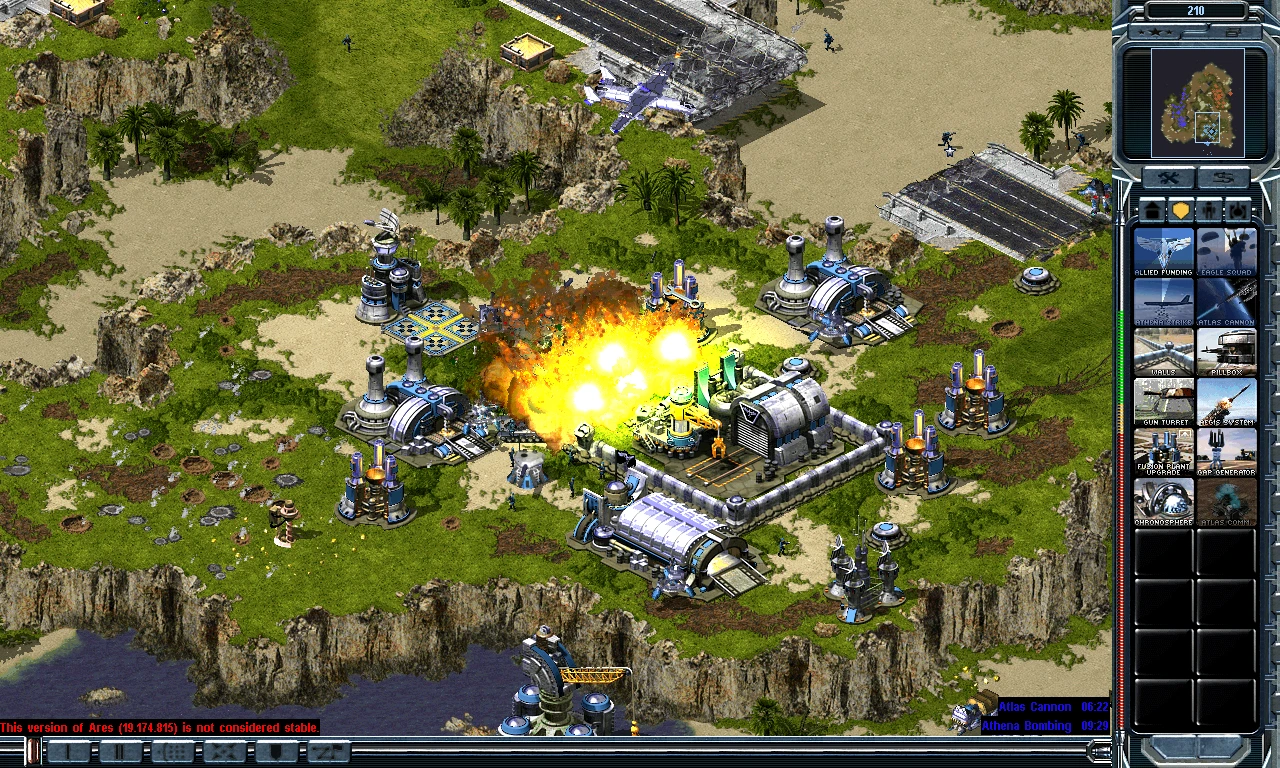Select team two with the II button
The height and width of the screenshot is (768, 1280).
point(120,751)
